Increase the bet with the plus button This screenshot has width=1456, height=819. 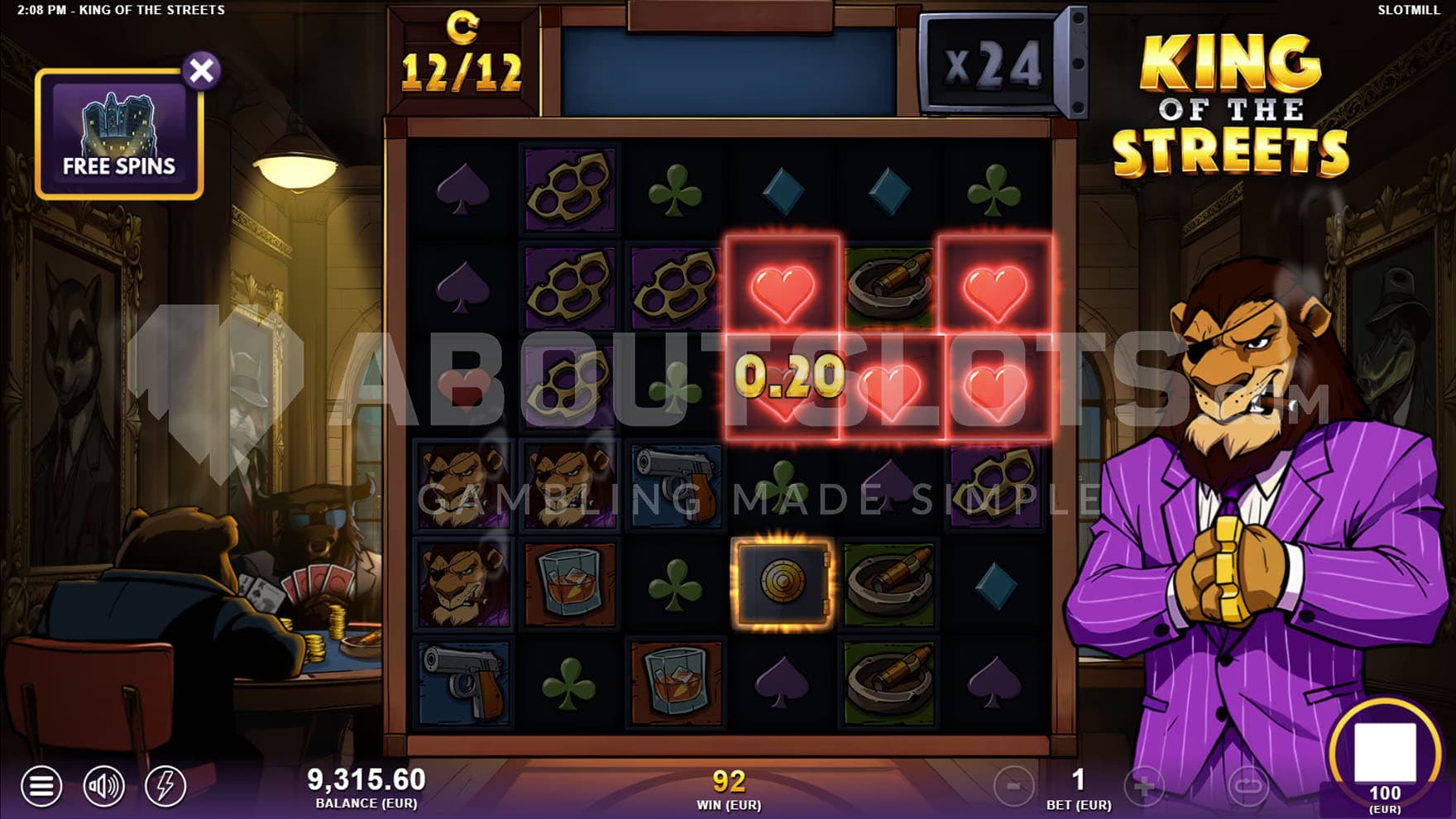coord(1144,786)
